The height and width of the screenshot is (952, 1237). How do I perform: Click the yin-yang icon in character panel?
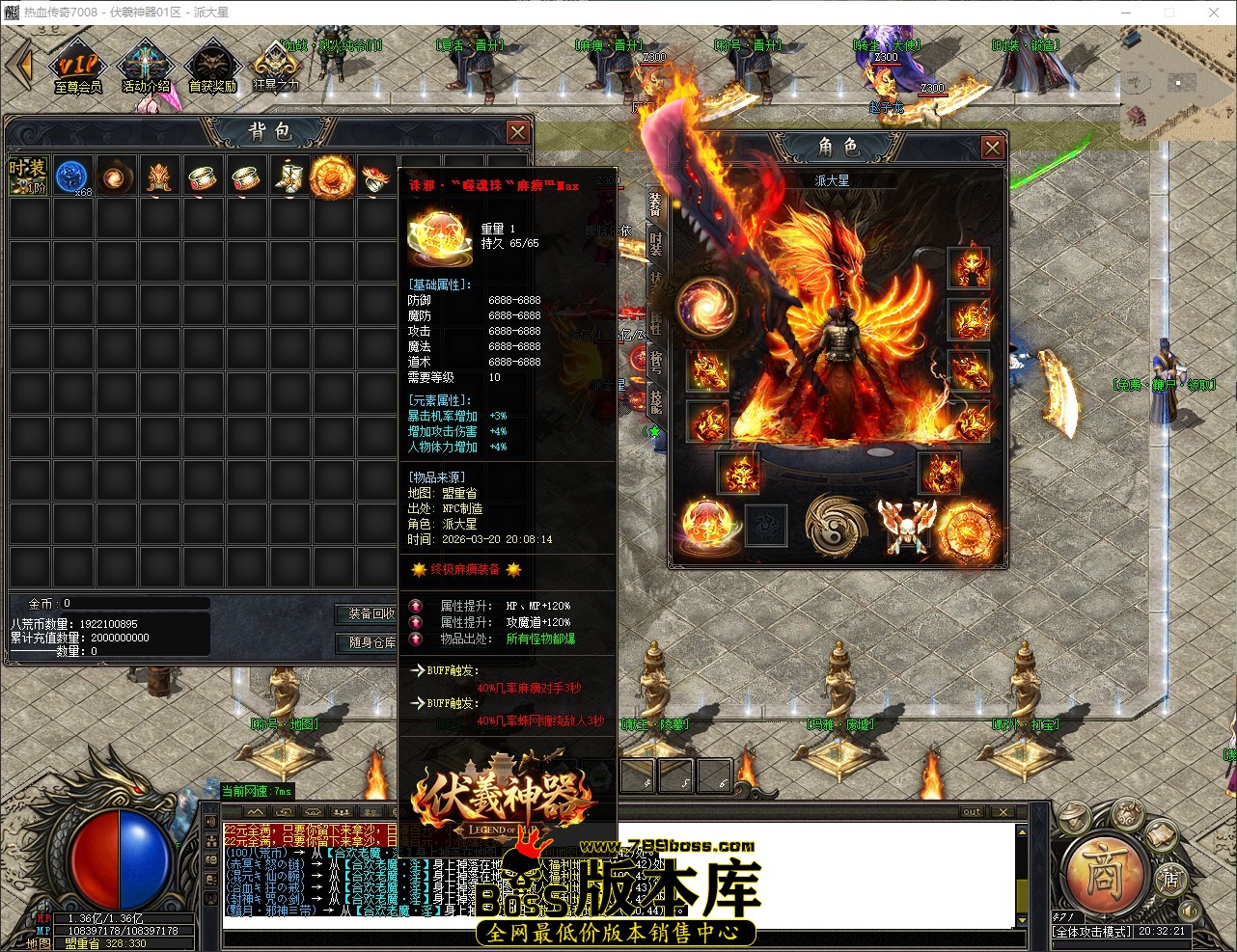[836, 528]
